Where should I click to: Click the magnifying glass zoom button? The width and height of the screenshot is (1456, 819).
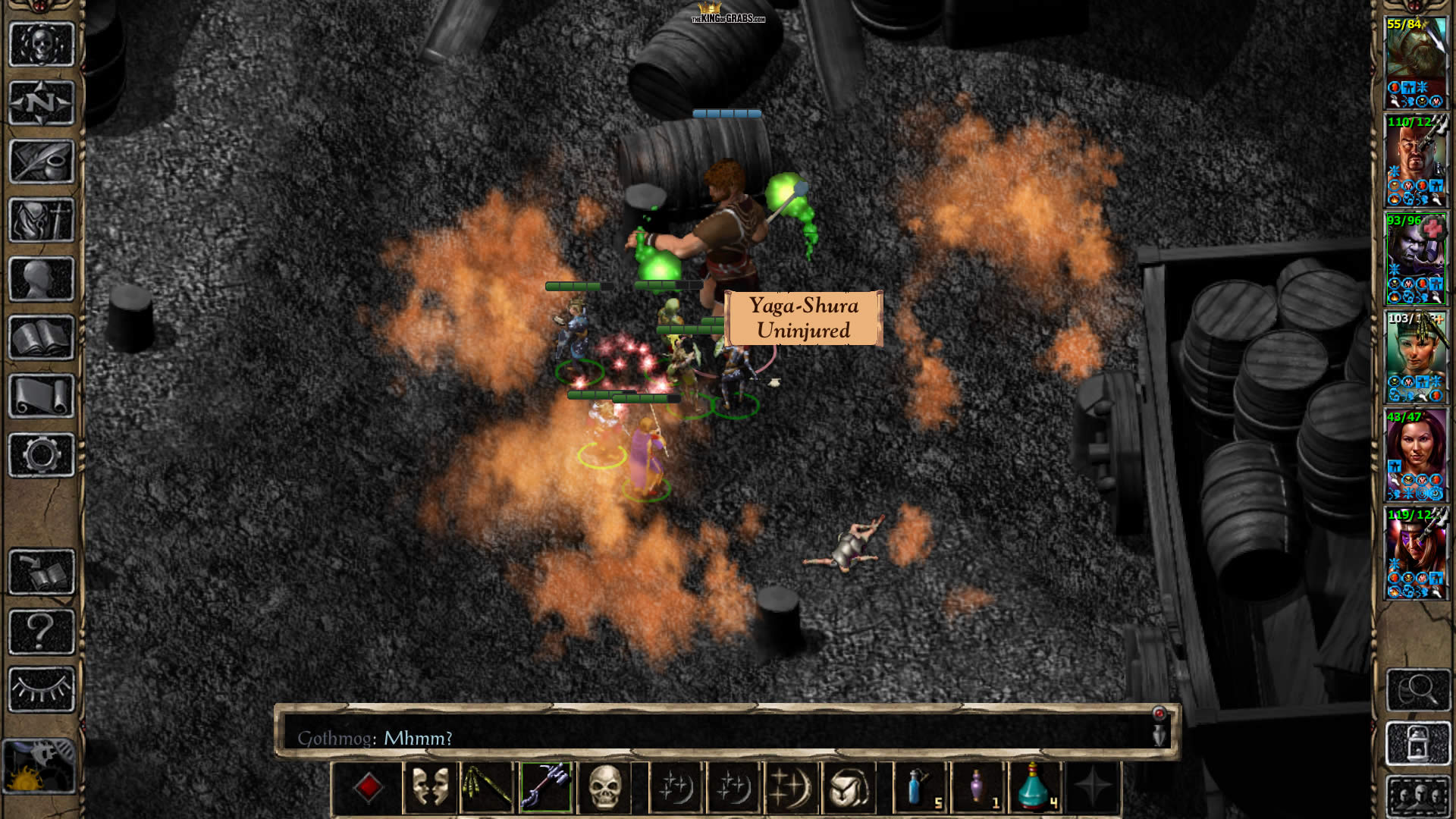pyautogui.click(x=1417, y=689)
